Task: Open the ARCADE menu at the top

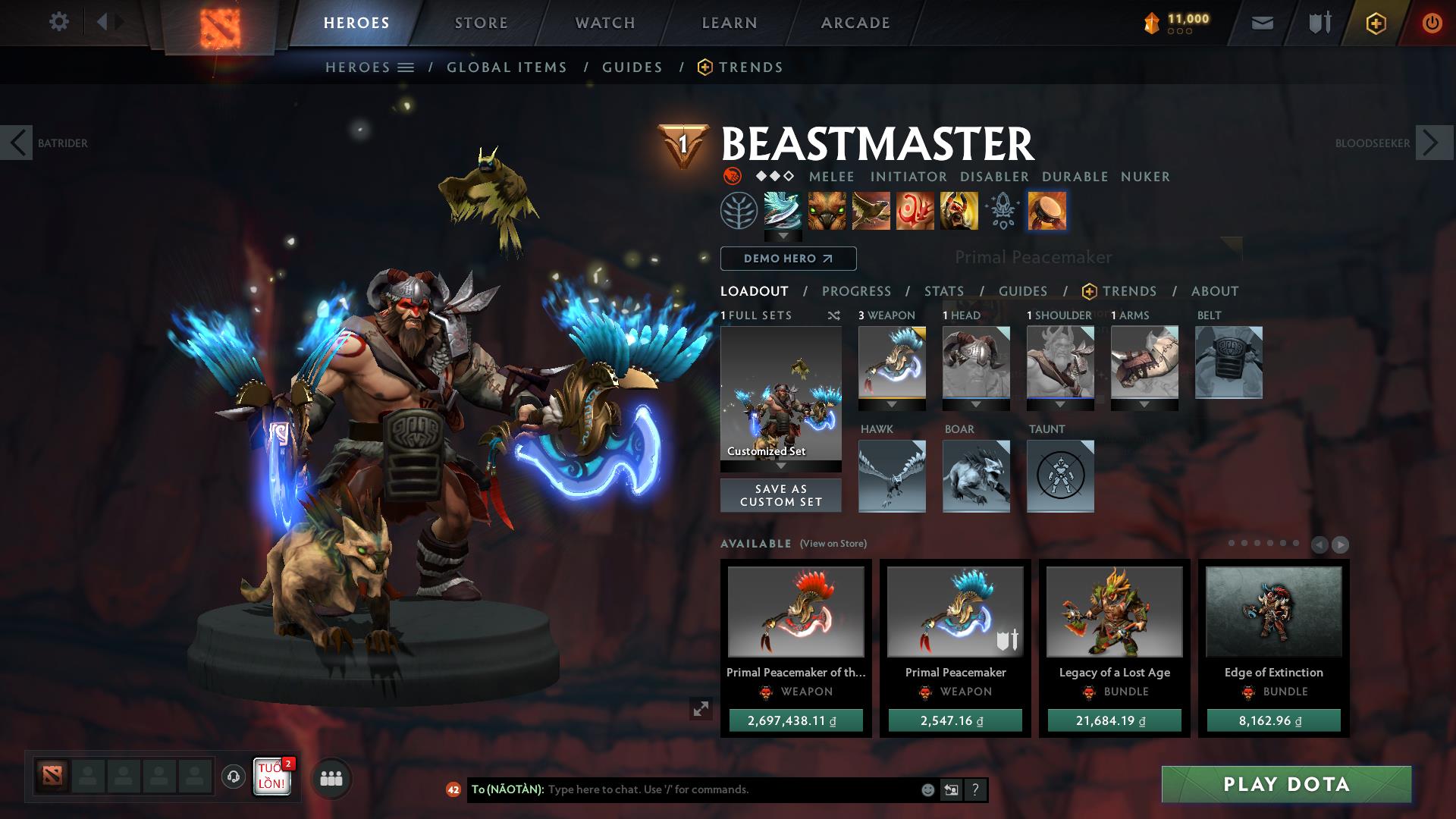Action: point(855,22)
